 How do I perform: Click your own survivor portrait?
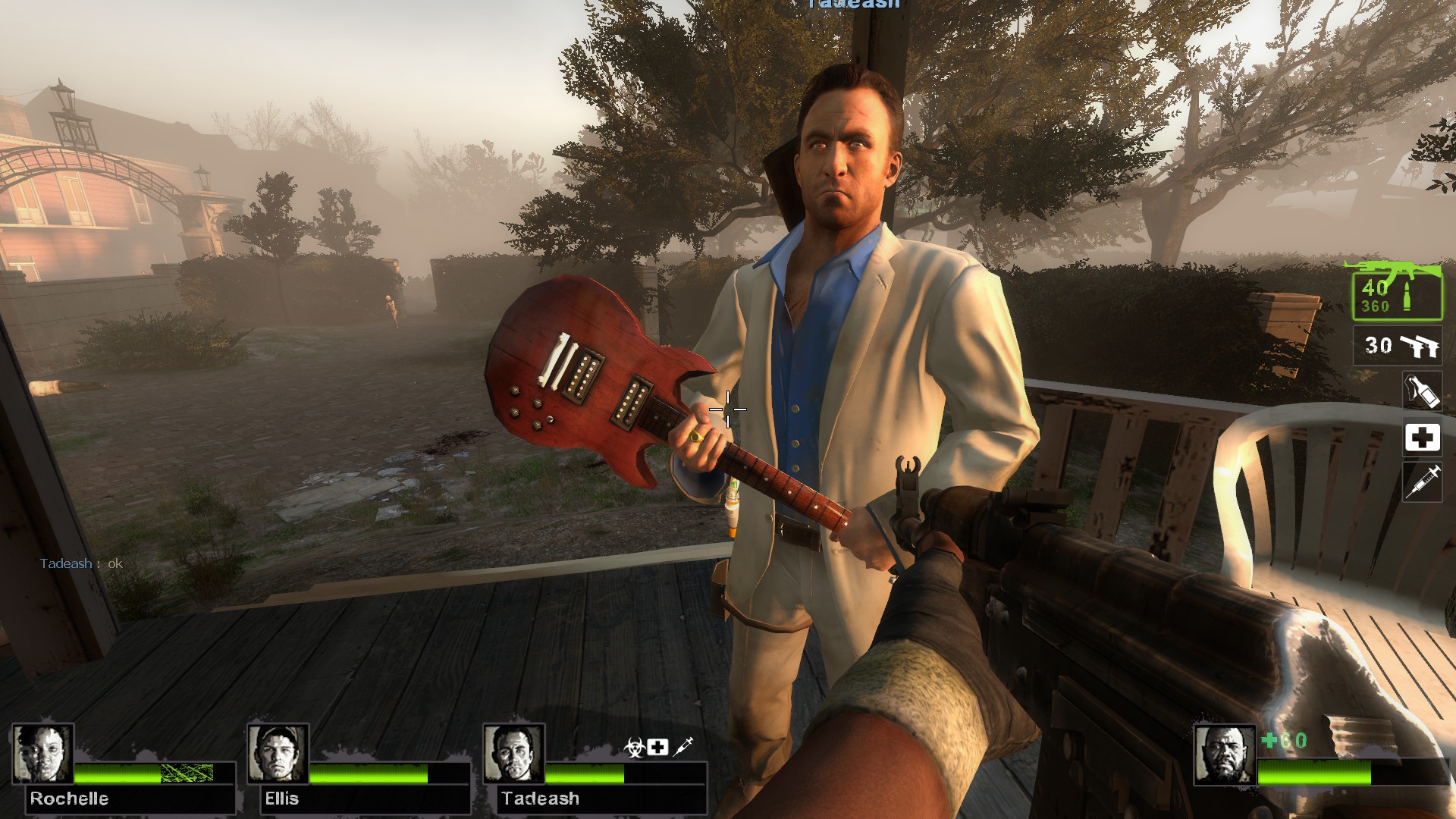pos(1224,753)
